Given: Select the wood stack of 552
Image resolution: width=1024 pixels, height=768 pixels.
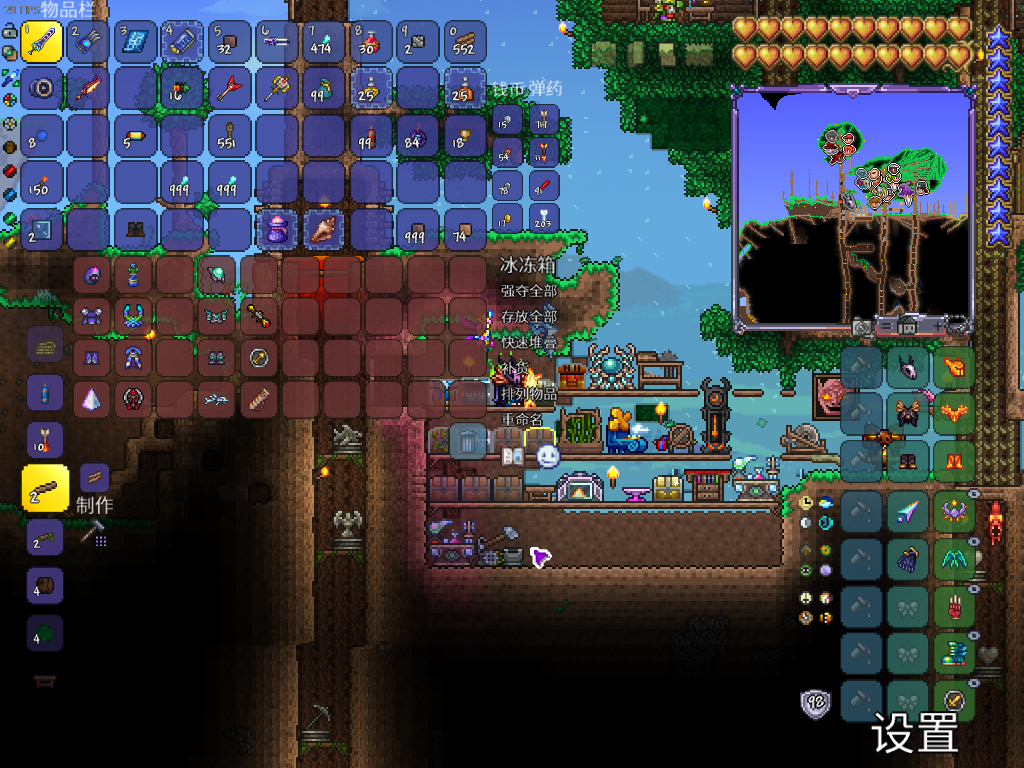Looking at the screenshot, I should click(x=465, y=42).
